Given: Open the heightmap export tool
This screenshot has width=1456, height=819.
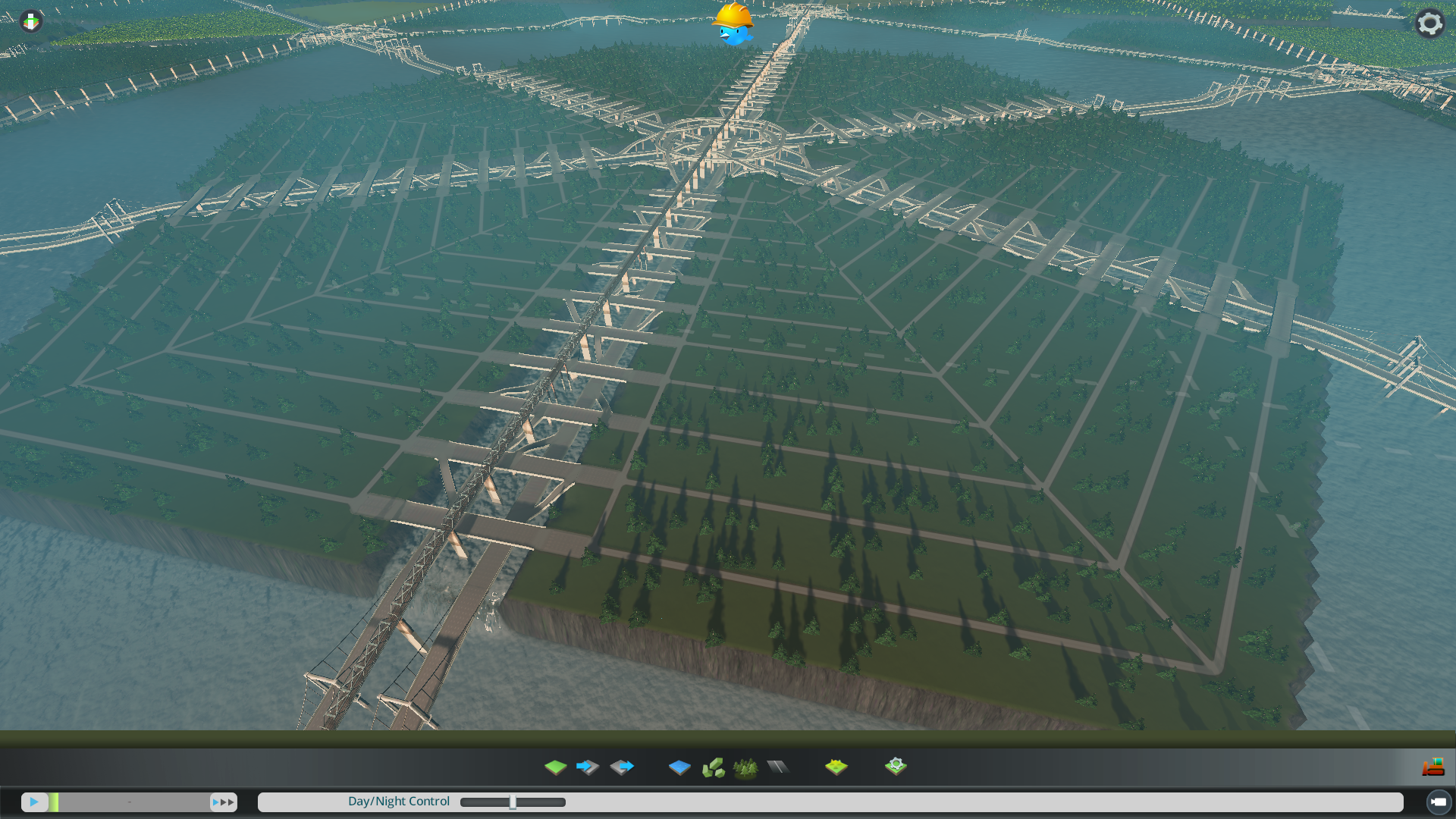Looking at the screenshot, I should tap(622, 767).
